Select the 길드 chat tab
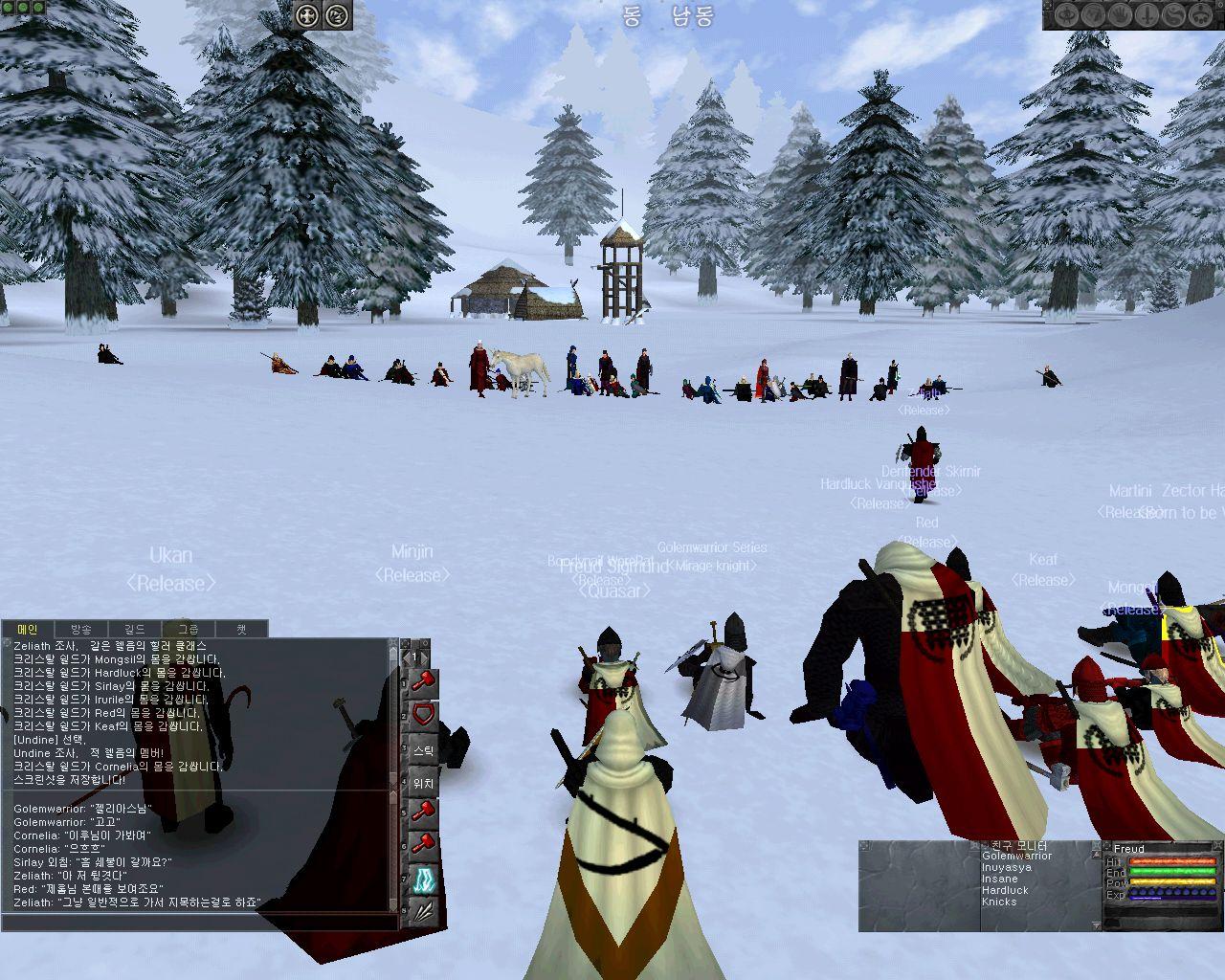1225x980 pixels. 134,629
